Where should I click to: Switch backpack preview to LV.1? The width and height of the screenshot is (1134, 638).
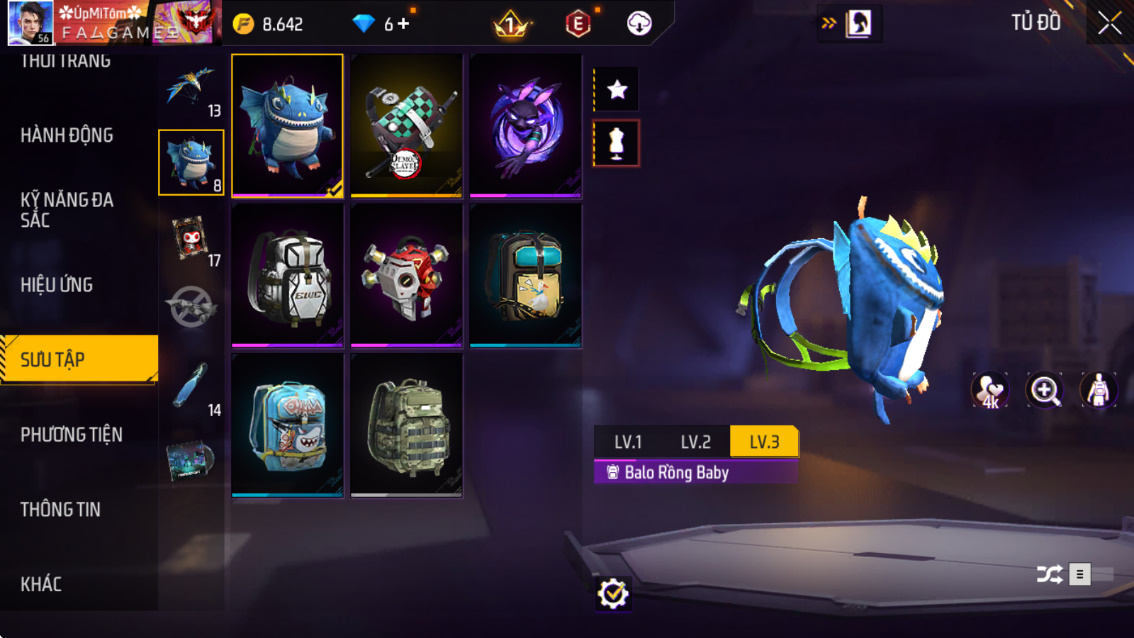[x=628, y=442]
